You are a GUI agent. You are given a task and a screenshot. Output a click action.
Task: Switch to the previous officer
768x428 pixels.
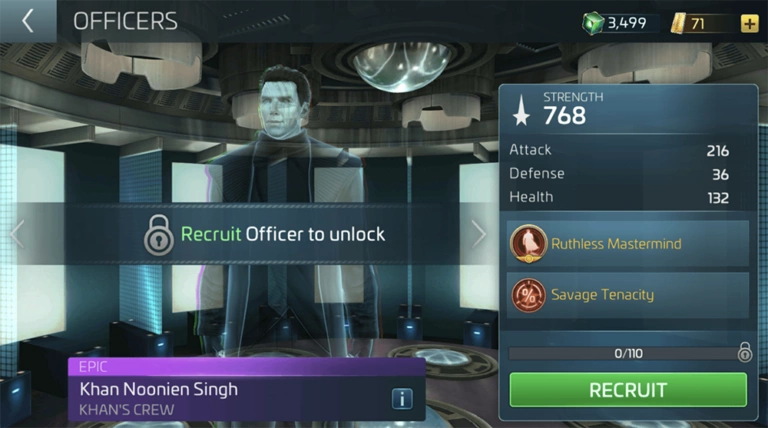click(x=16, y=234)
